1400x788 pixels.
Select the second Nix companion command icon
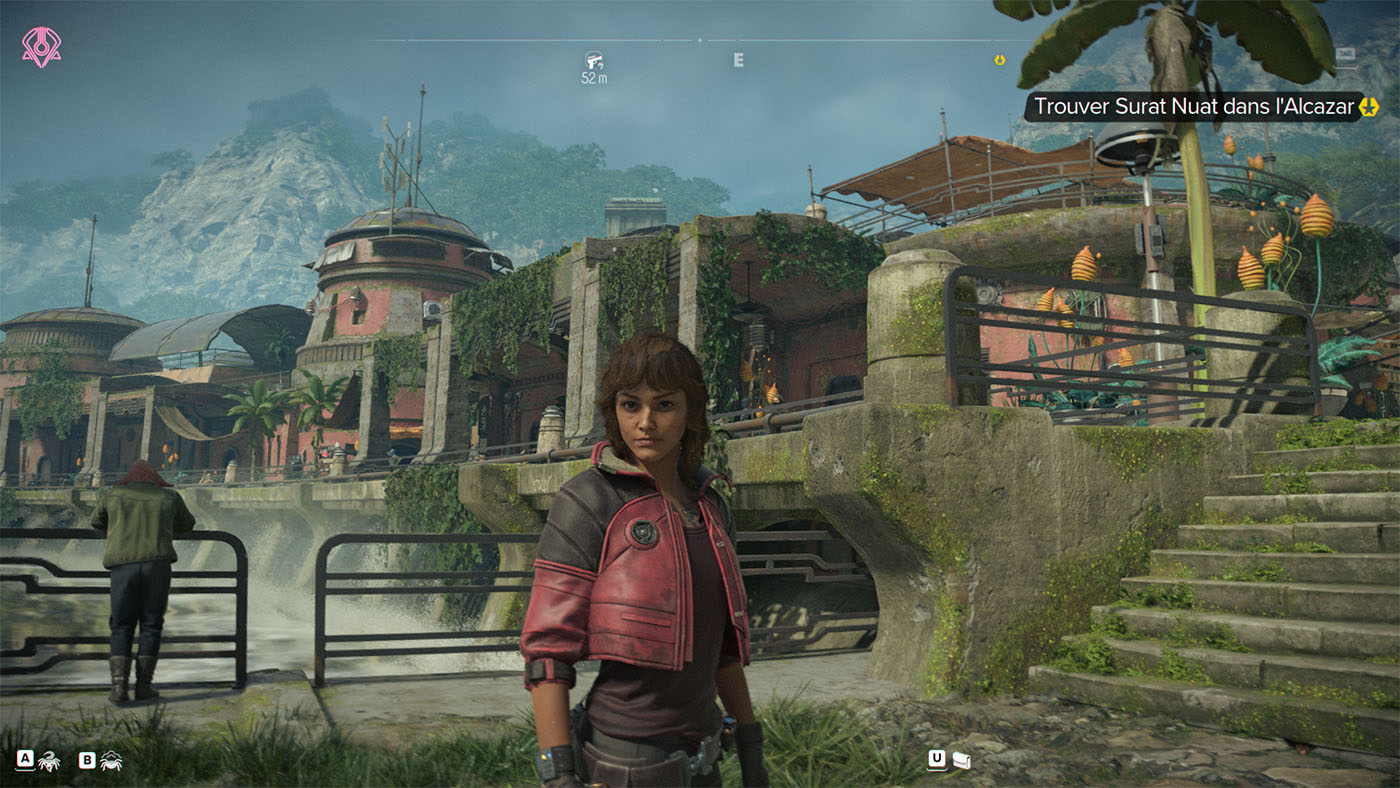coord(110,761)
